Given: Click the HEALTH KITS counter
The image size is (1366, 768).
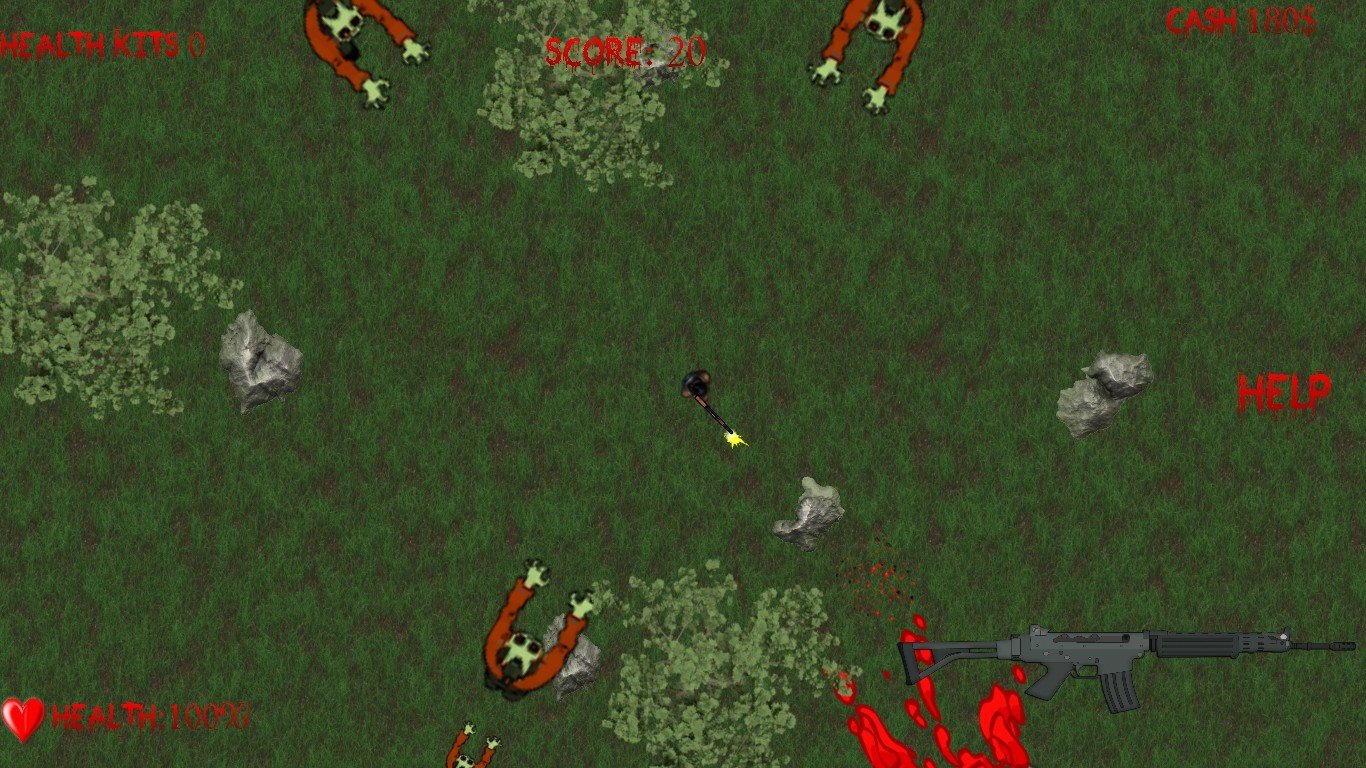Looking at the screenshot, I should (95, 42).
